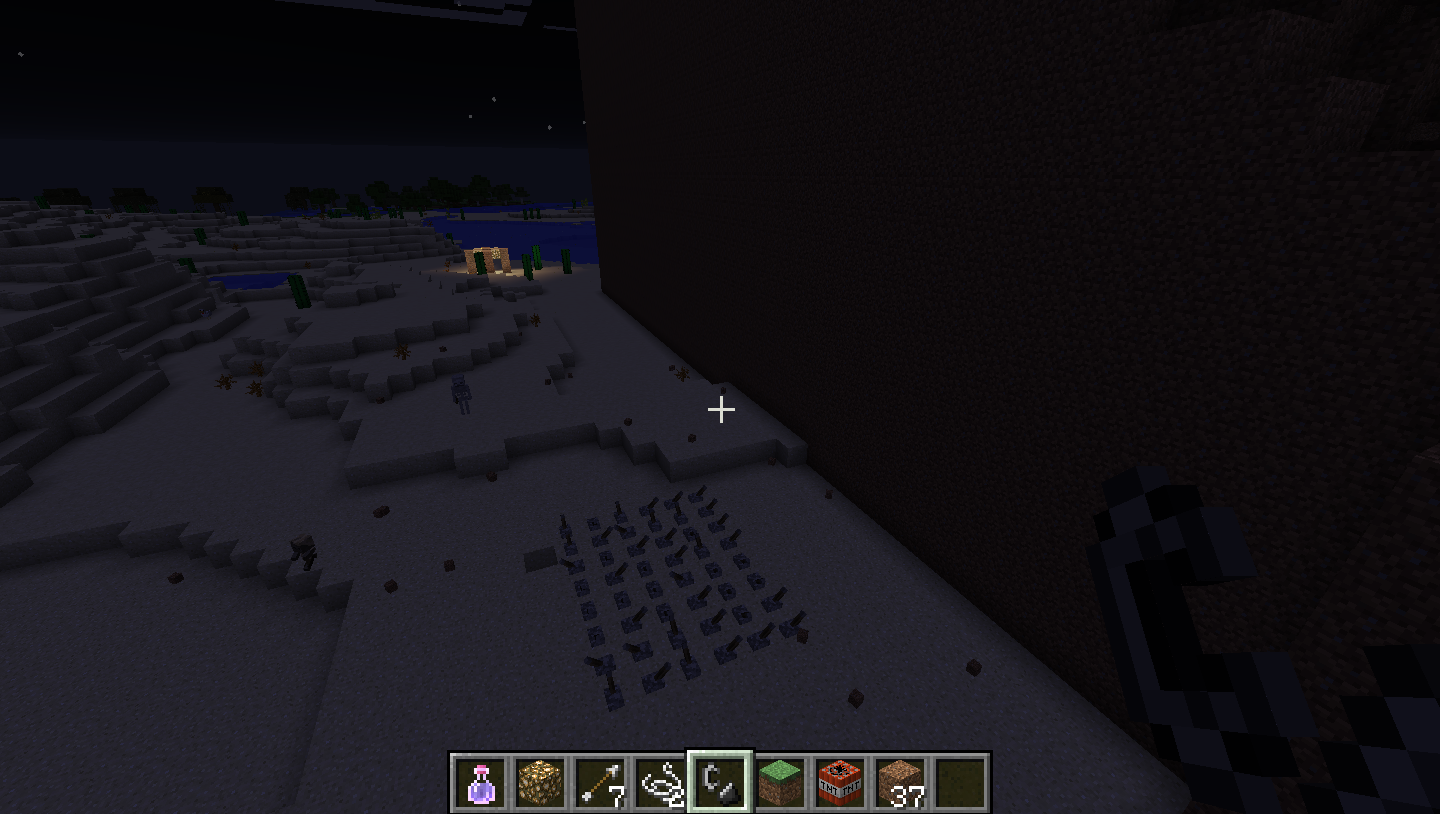Choose the dirt block stack of 37
Viewport: 1440px width, 814px height.
click(900, 782)
